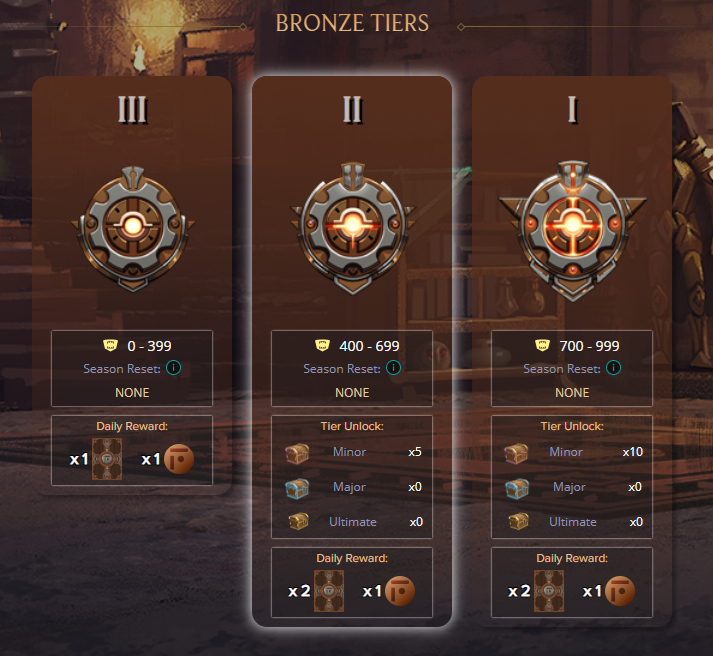The height and width of the screenshot is (656, 713).
Task: Click the Major chest in Bronze II
Action: coord(299,487)
